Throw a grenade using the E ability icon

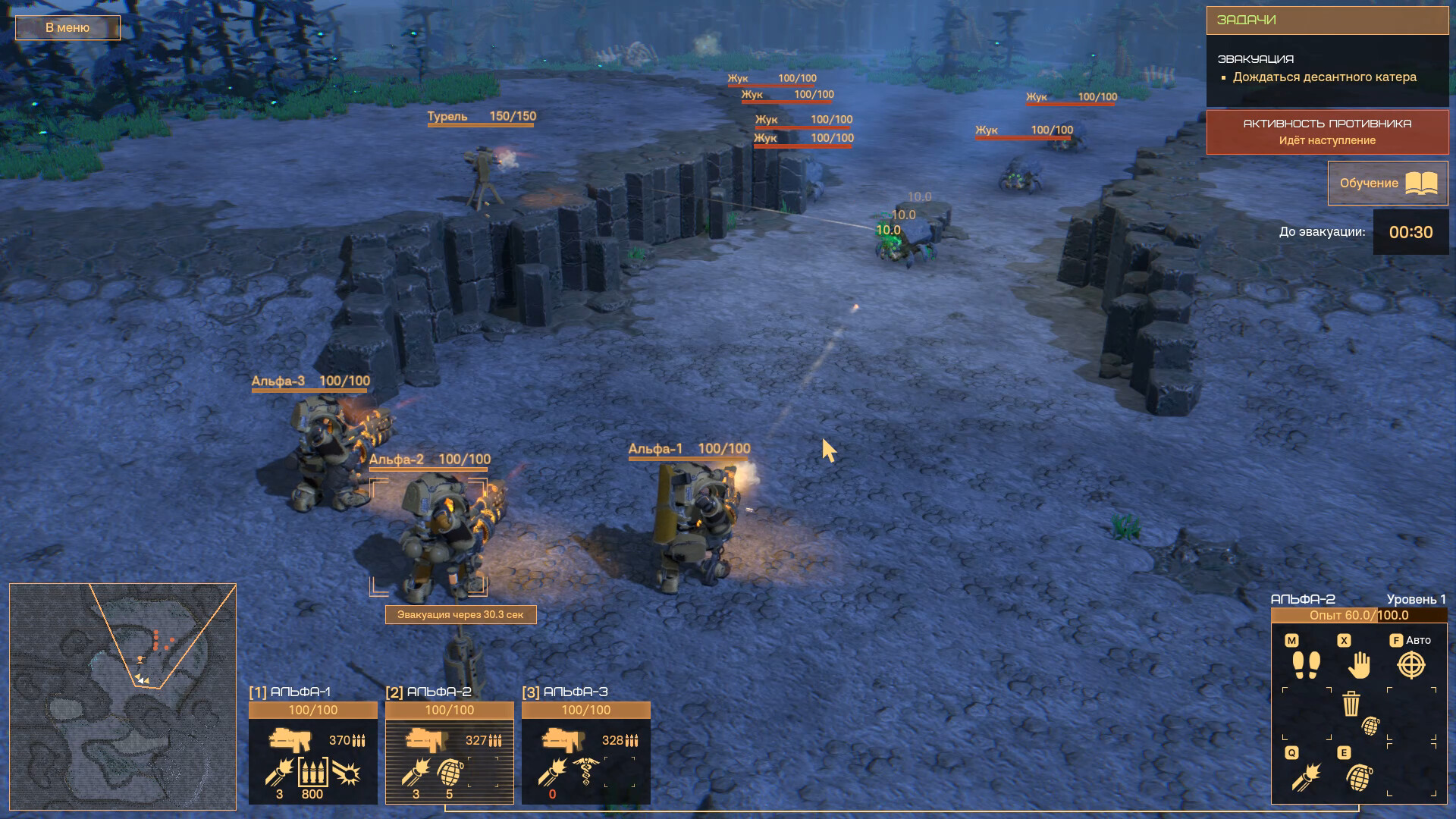[1359, 777]
